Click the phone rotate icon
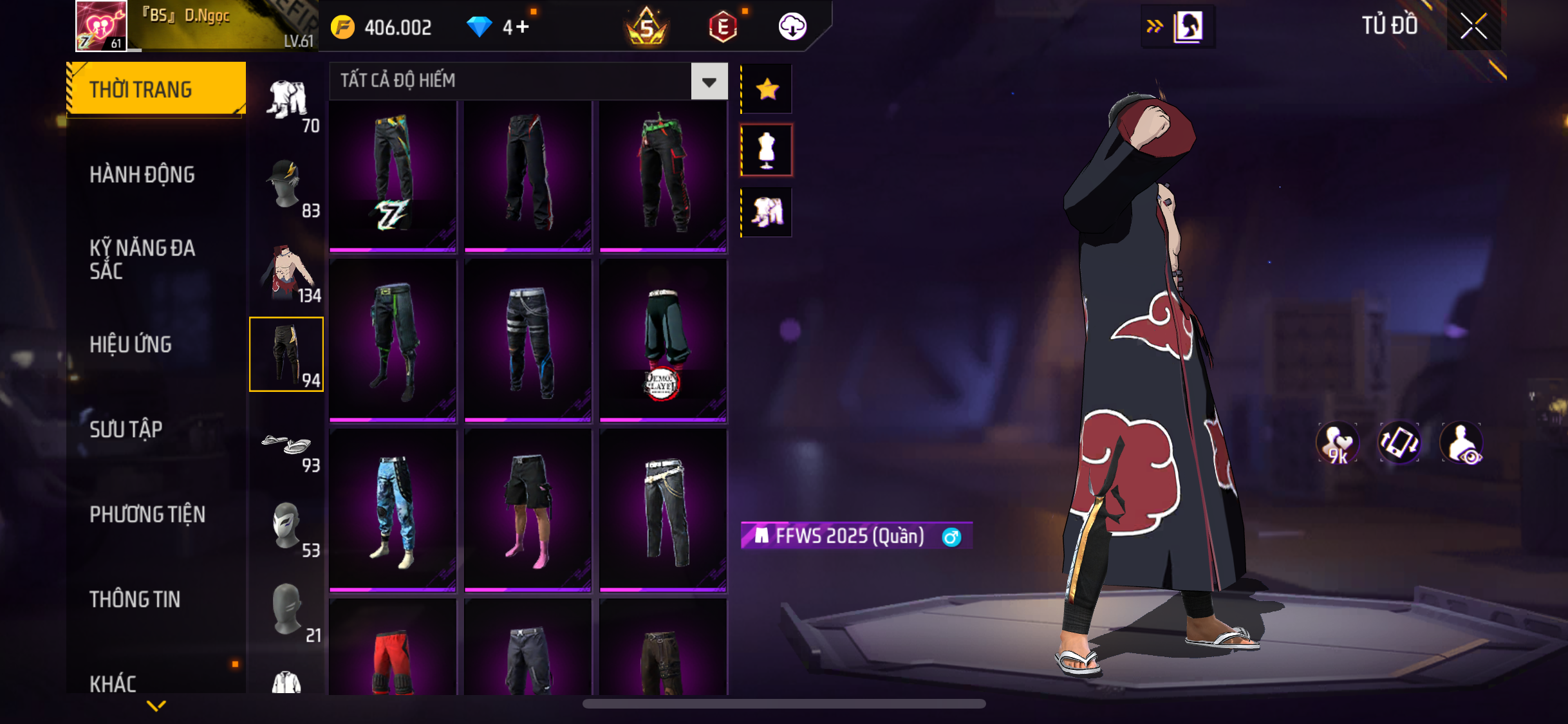 1399,443
